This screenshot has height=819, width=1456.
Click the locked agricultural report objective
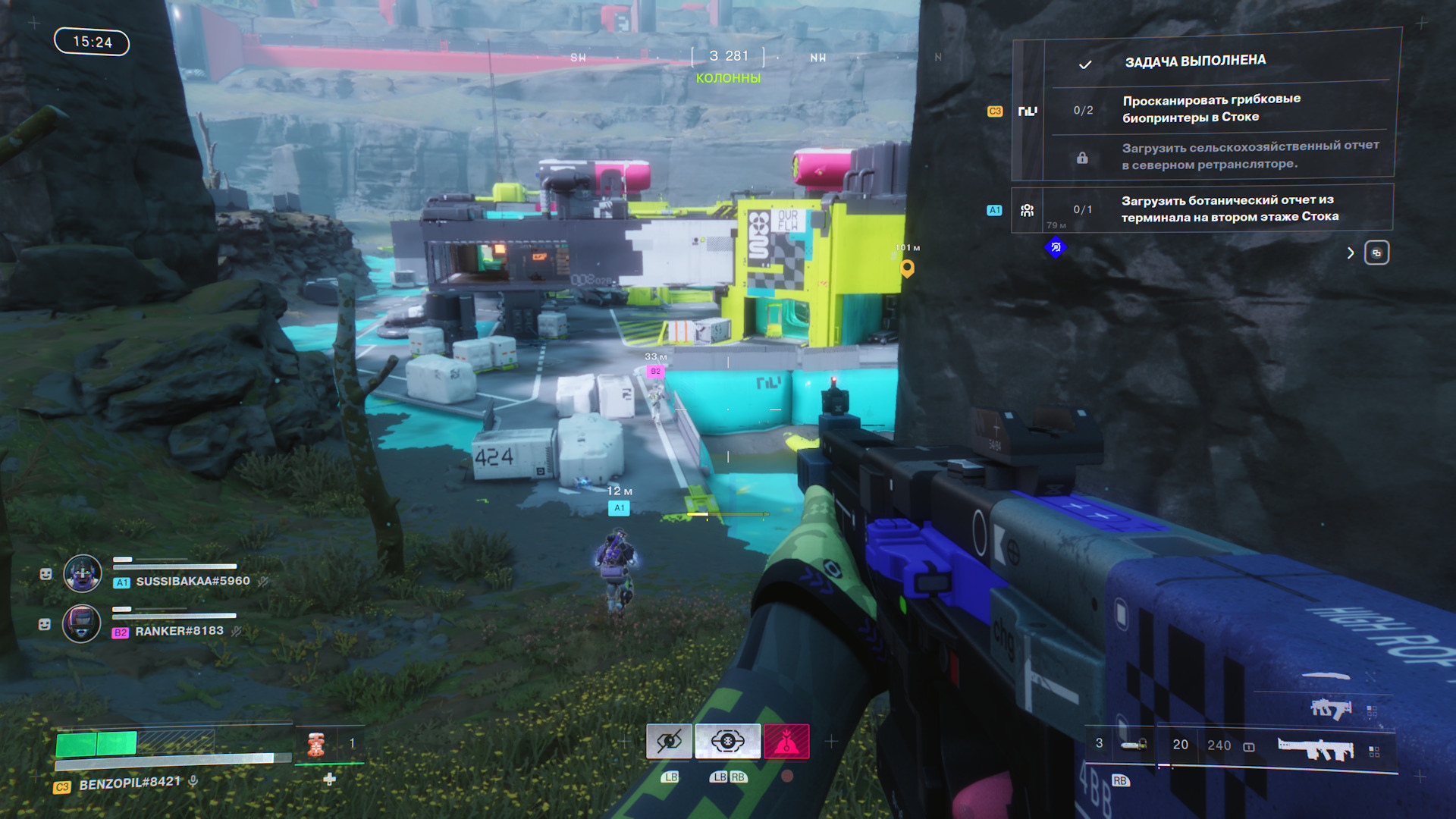pos(1249,155)
